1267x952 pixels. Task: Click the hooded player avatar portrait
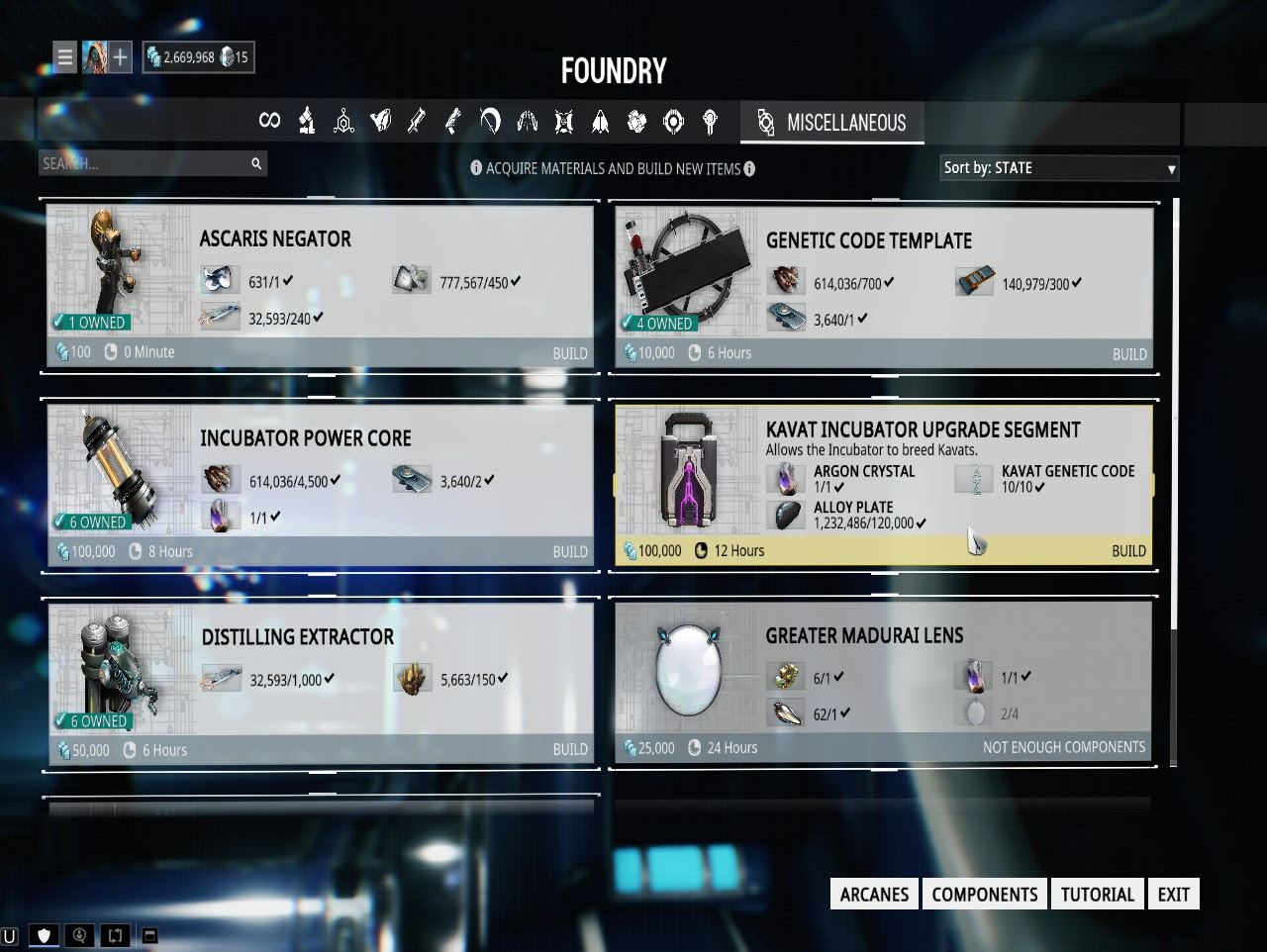coord(94,57)
